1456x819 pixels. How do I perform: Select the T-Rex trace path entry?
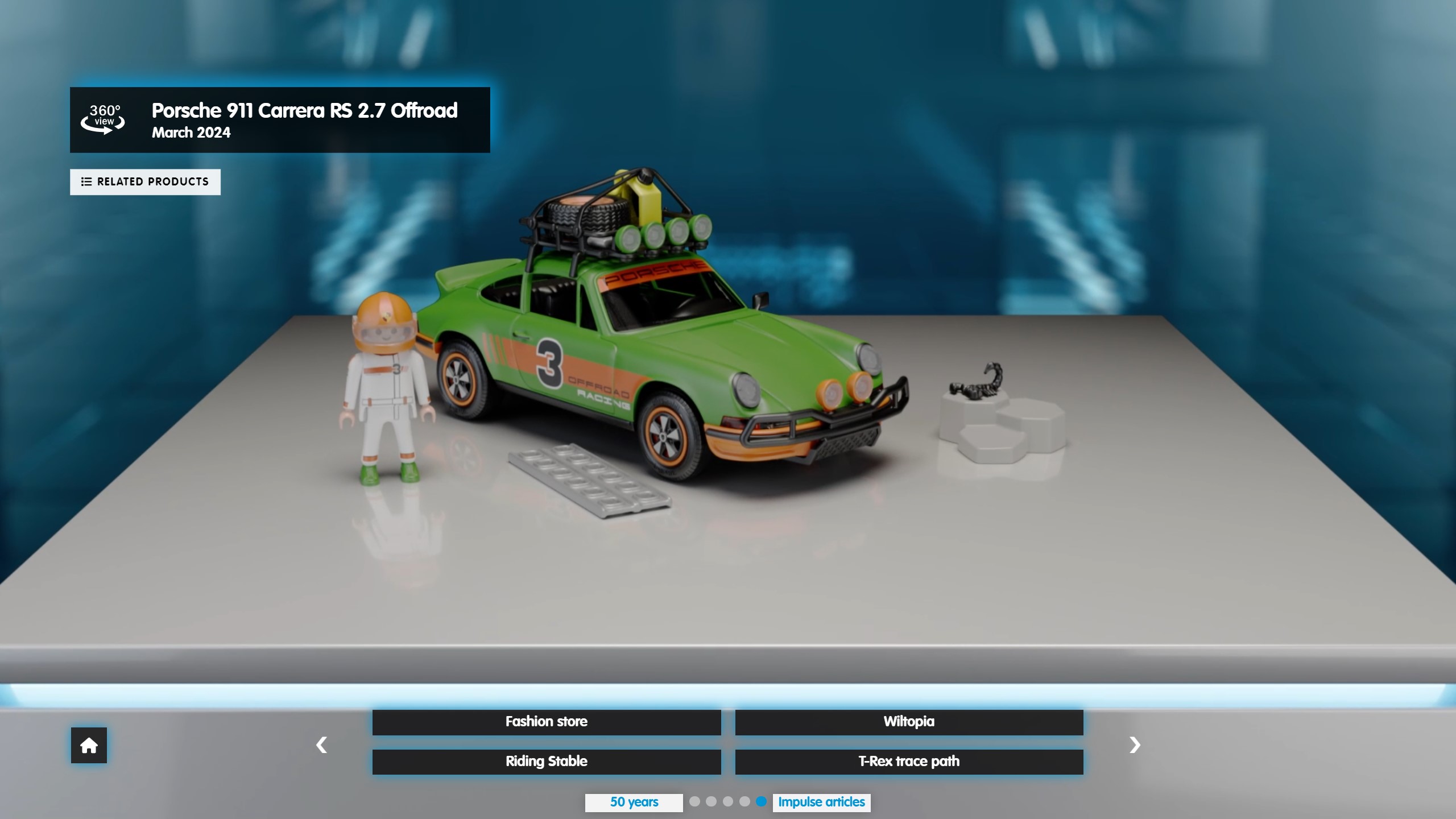[909, 762]
